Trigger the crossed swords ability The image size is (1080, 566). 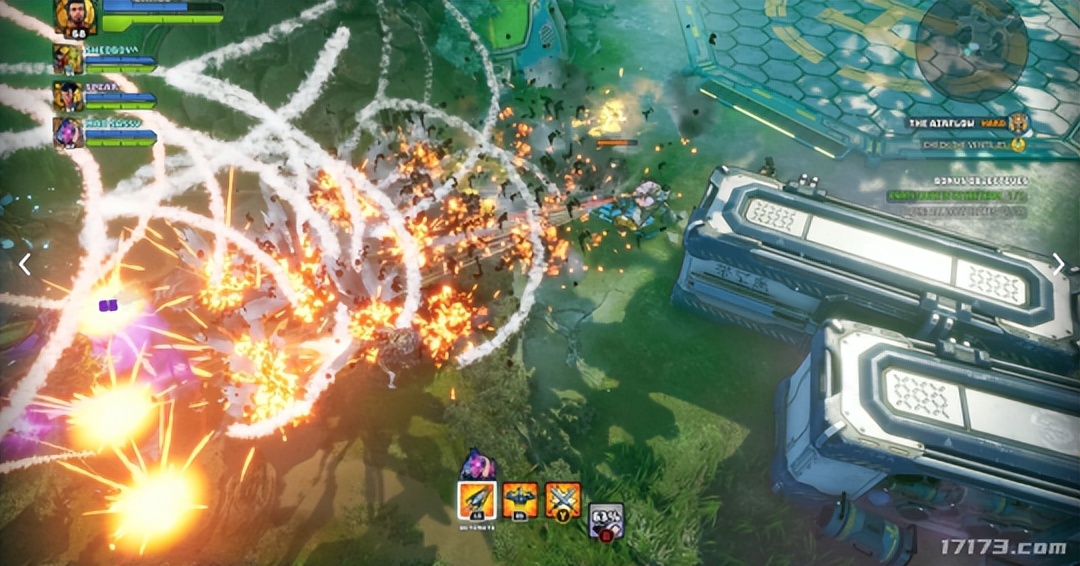[x=563, y=499]
